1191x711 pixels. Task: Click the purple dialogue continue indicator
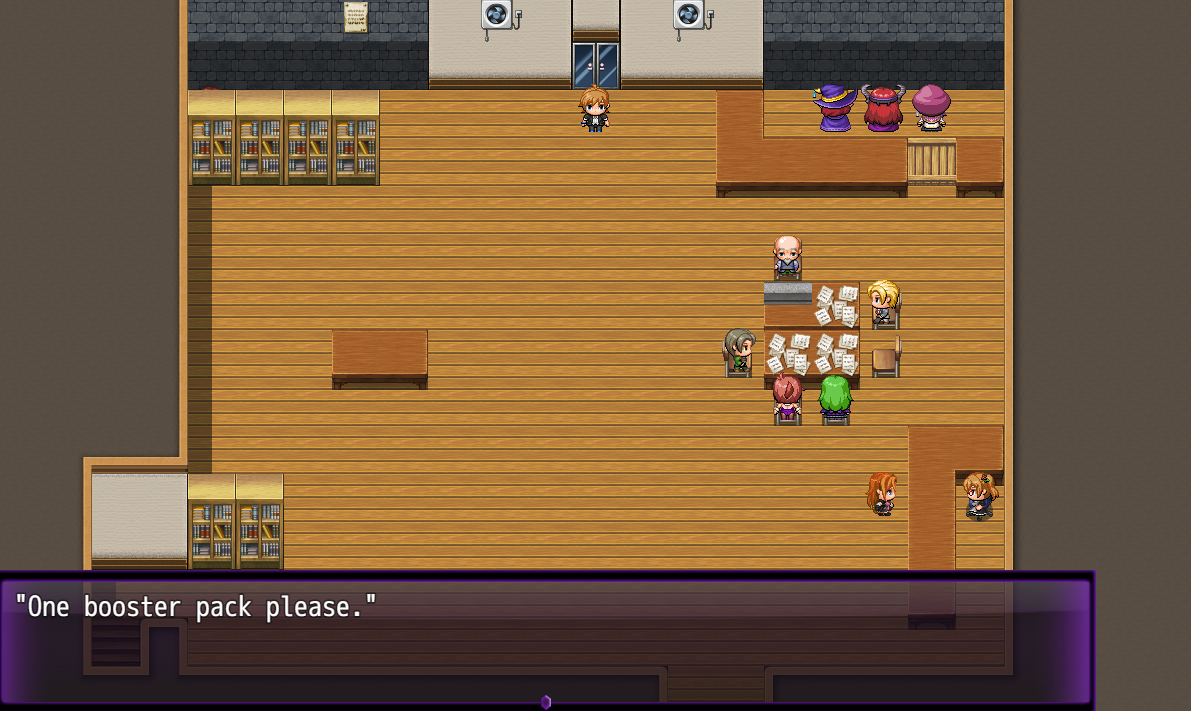(x=546, y=702)
